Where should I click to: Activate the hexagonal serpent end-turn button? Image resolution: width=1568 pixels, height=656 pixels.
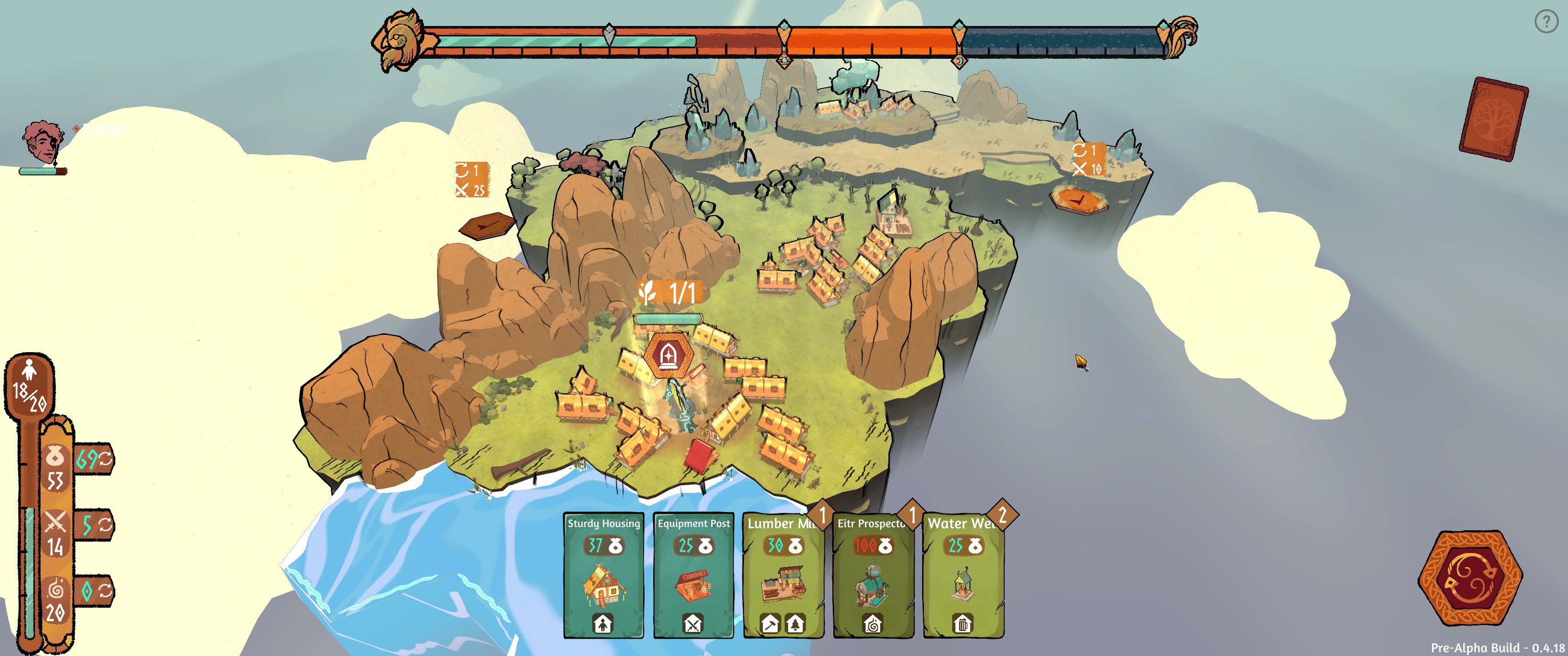coord(1470,578)
